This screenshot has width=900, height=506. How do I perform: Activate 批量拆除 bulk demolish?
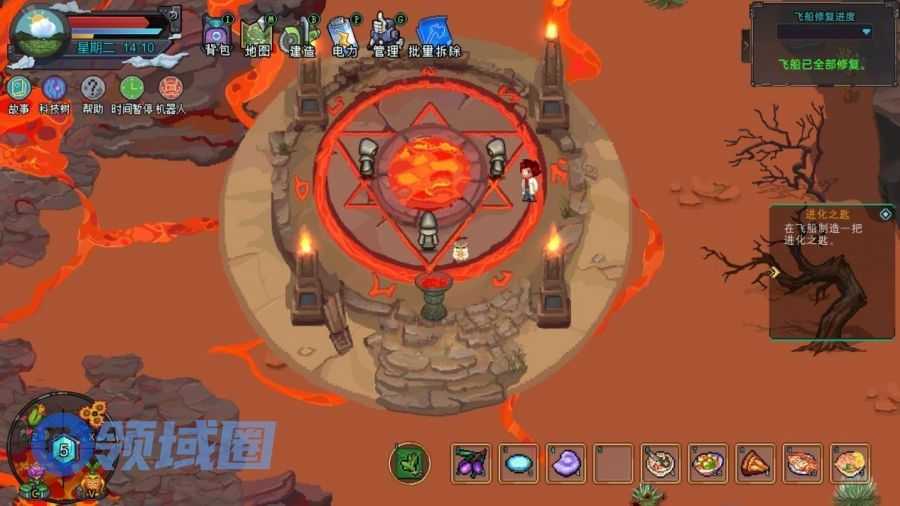435,36
